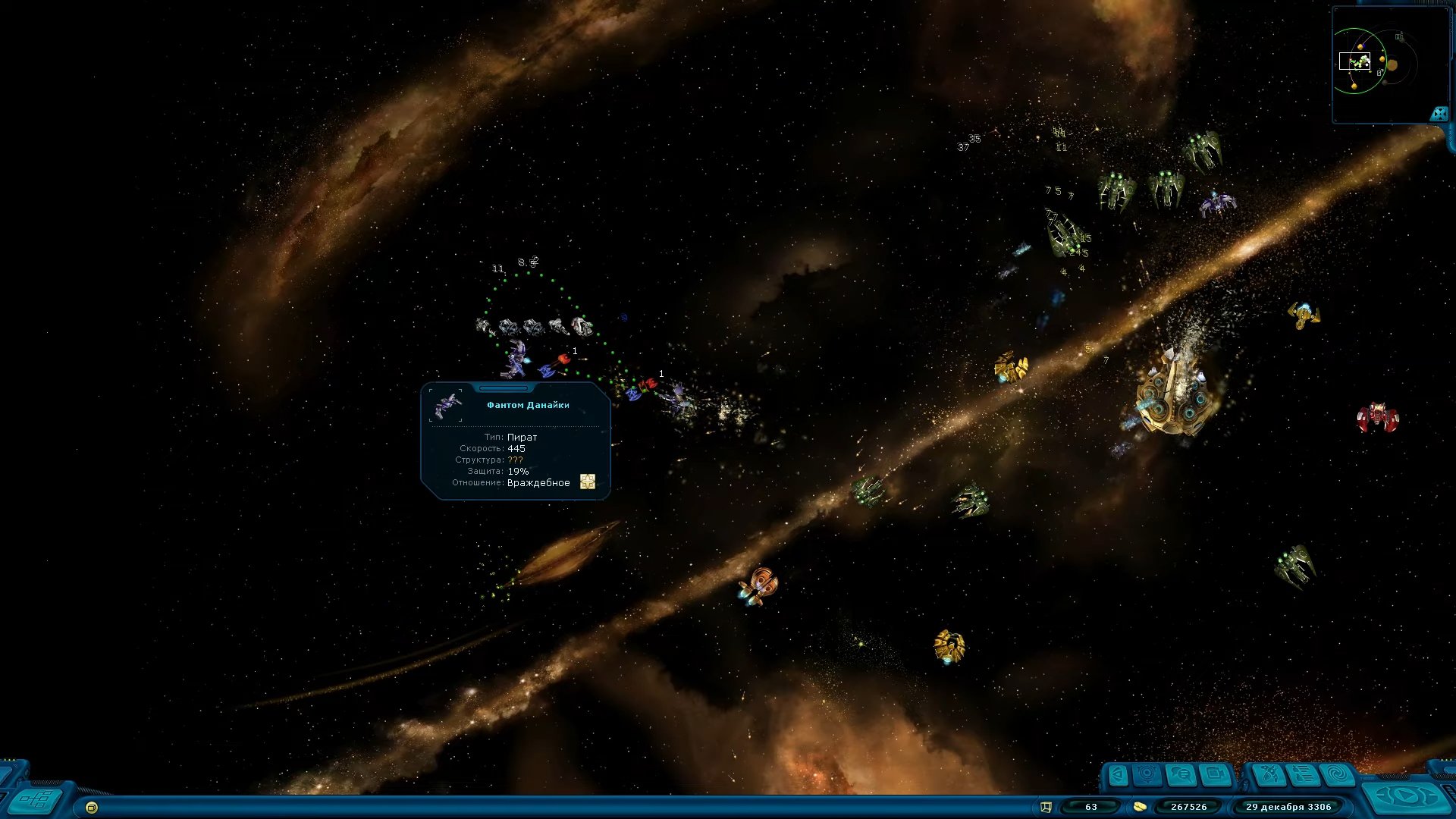Open the planet scanner button
The image size is (1456, 819).
1147,775
